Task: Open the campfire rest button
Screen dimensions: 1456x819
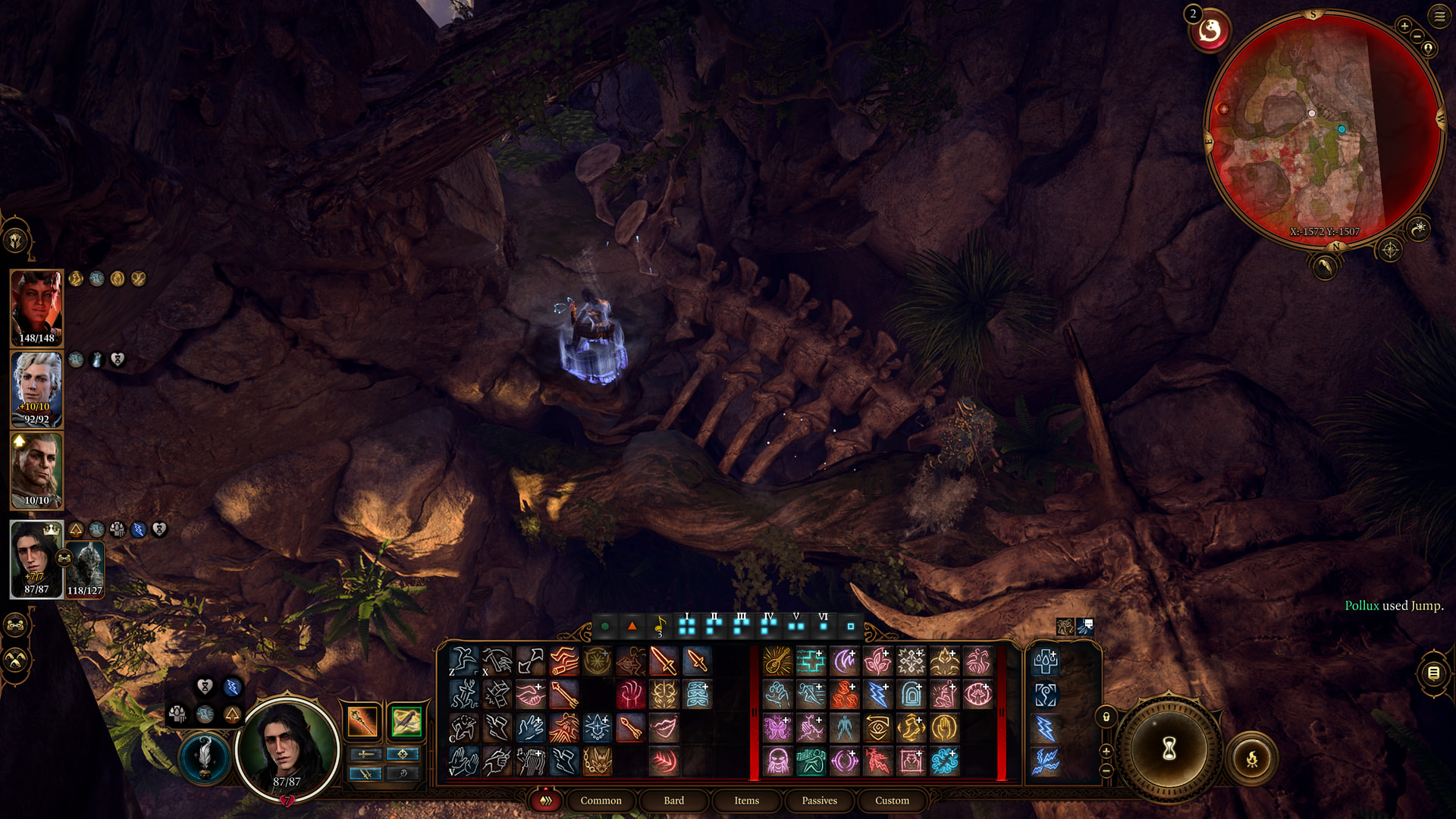Action: (x=1252, y=758)
